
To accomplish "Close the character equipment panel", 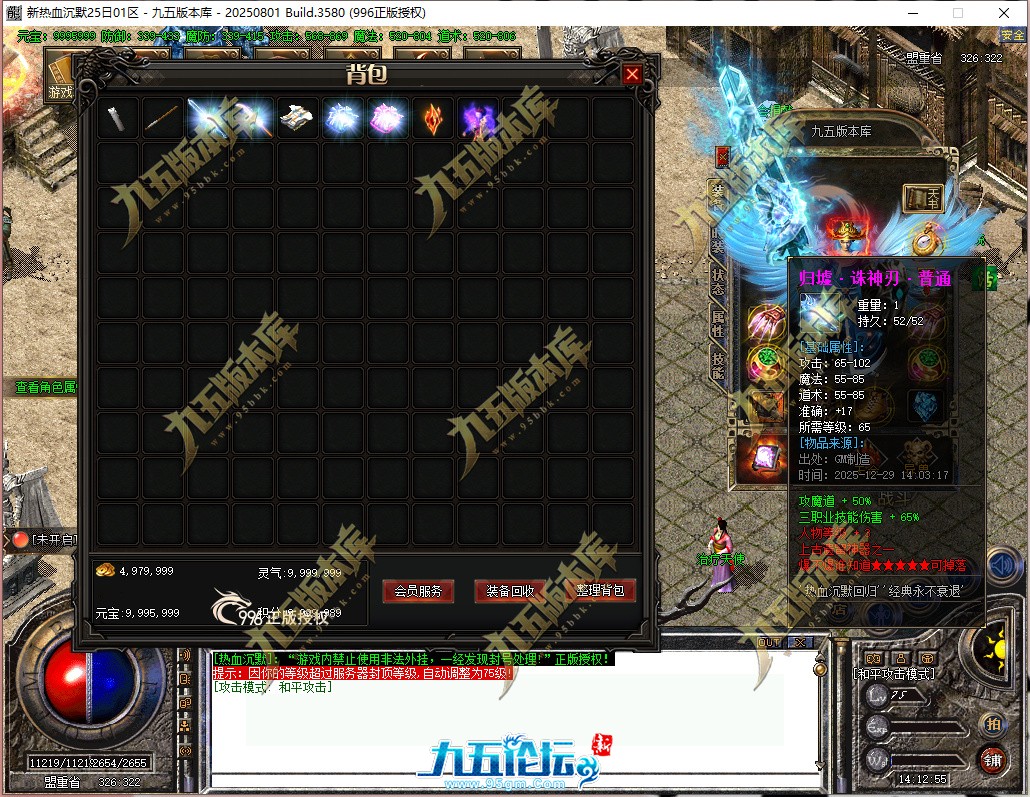I will point(723,156).
